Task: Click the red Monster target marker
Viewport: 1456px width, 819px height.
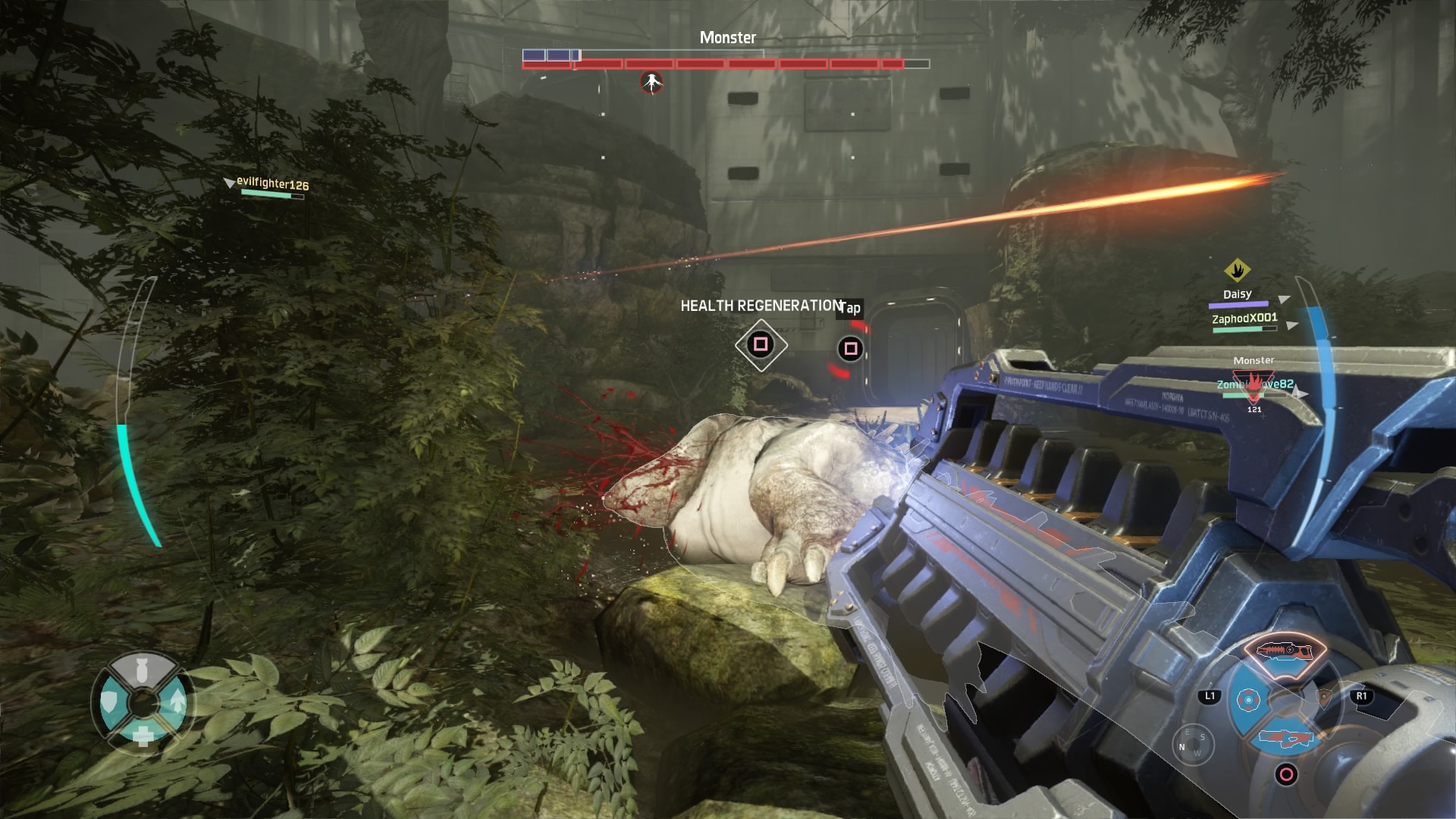Action: (x=1254, y=384)
